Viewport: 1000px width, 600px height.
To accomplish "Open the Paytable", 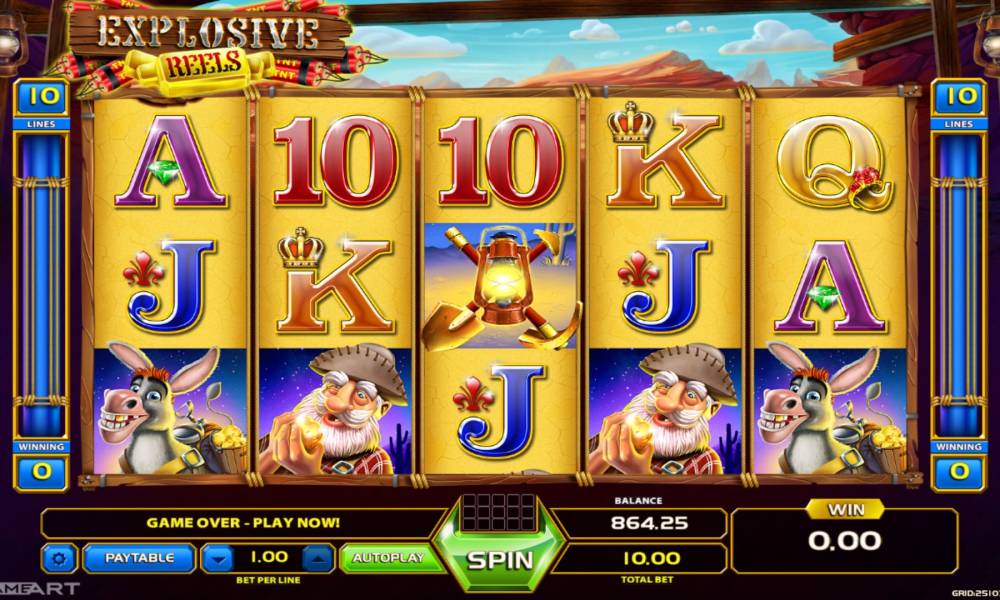I will coord(139,558).
